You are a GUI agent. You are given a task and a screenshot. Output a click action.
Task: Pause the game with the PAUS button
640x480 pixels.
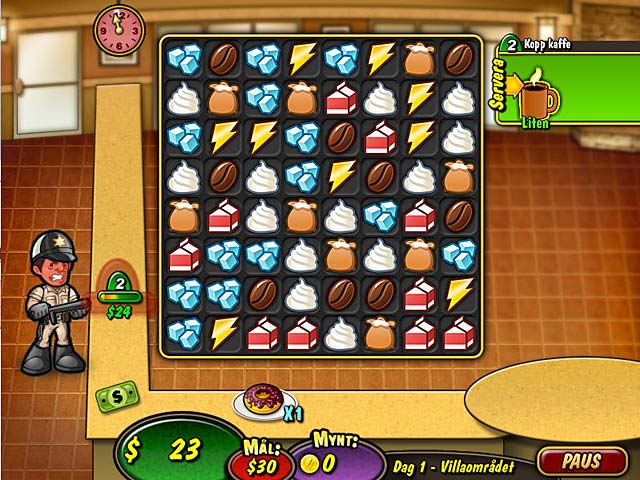point(580,461)
